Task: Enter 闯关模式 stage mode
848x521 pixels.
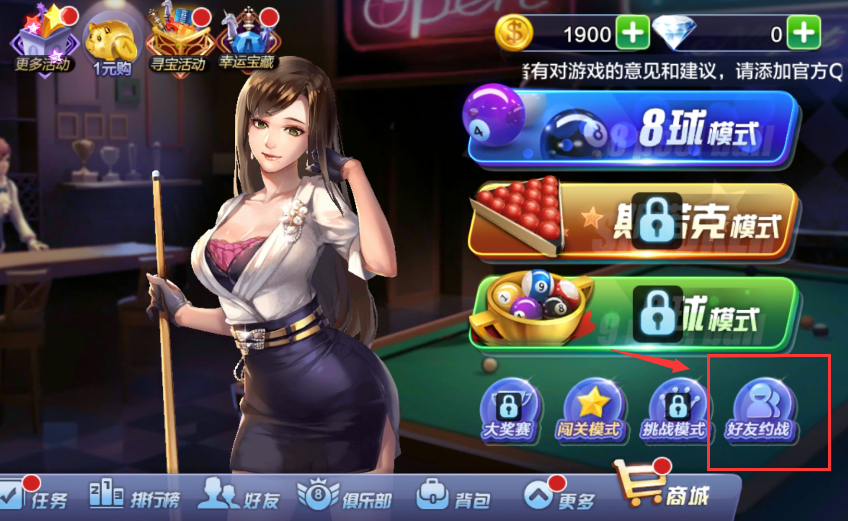Action: tap(594, 410)
